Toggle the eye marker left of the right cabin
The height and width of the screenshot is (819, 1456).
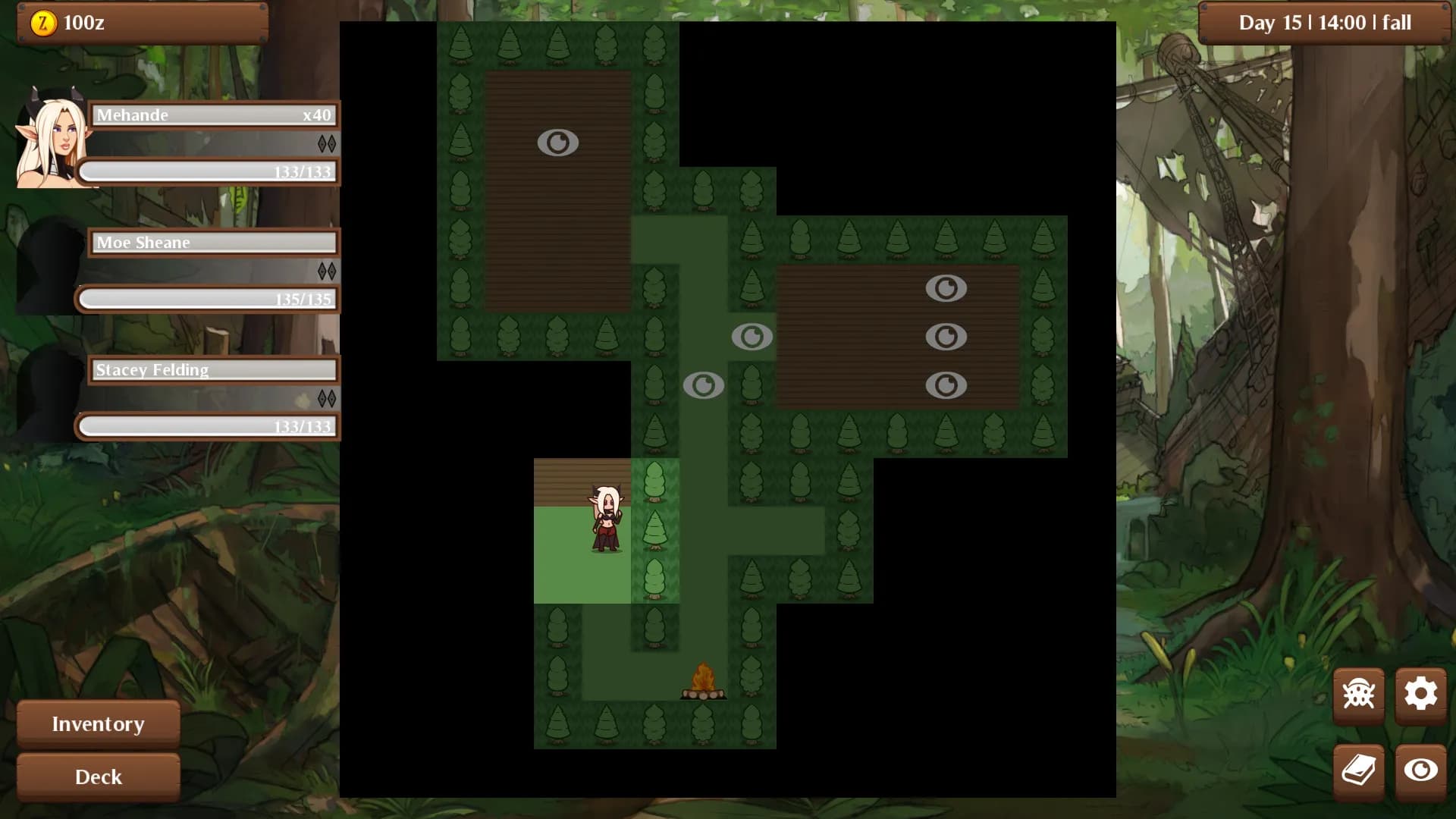[x=752, y=337]
